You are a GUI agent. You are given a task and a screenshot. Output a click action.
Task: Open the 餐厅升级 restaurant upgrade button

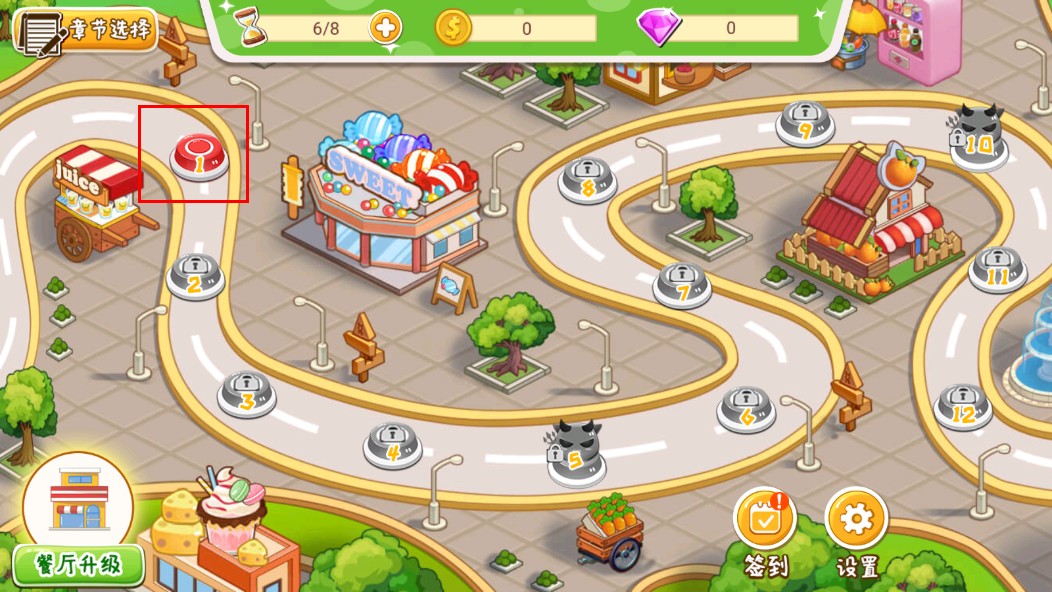click(x=78, y=564)
